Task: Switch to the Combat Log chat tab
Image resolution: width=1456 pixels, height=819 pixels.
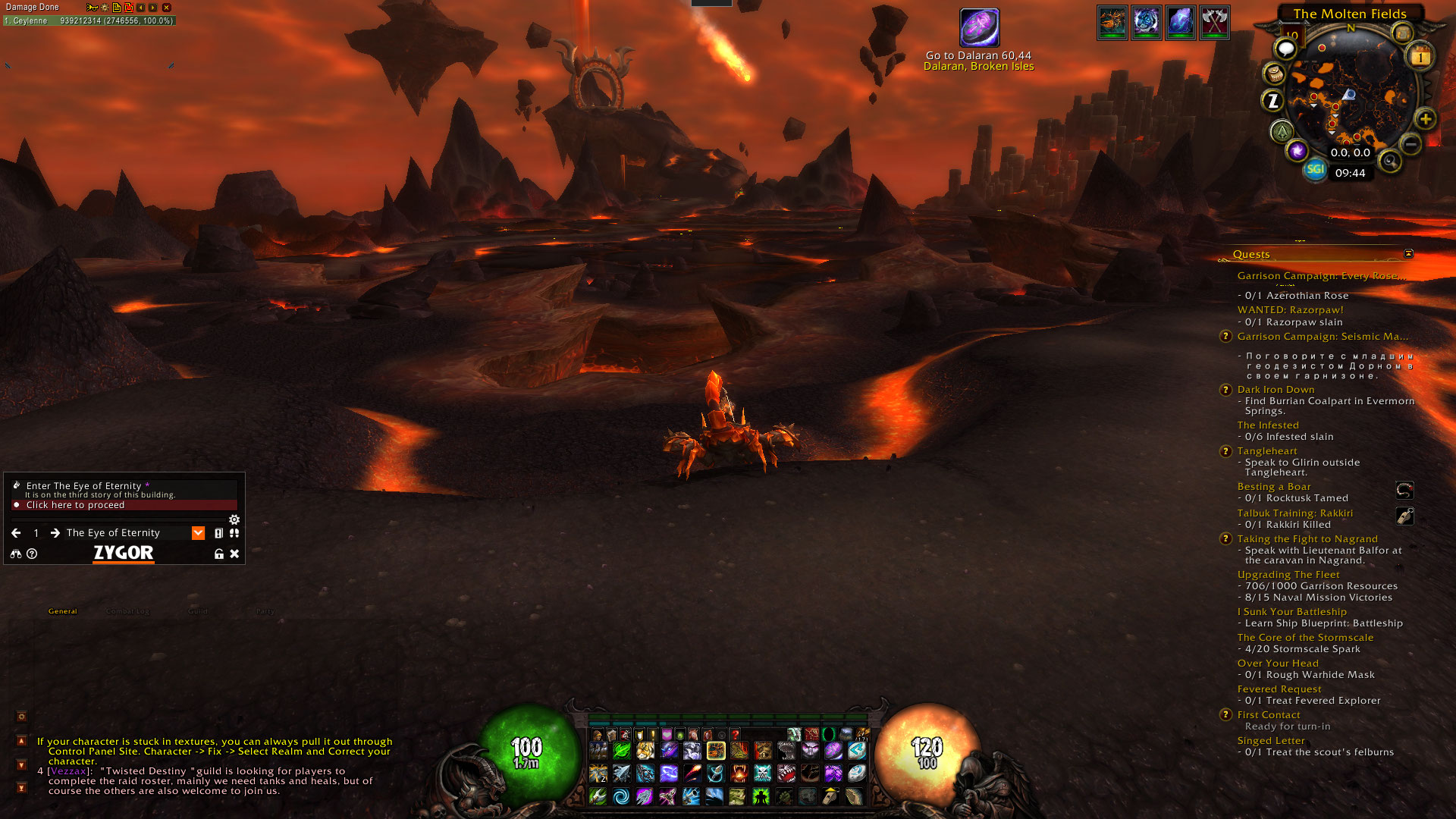Action: pos(127,611)
